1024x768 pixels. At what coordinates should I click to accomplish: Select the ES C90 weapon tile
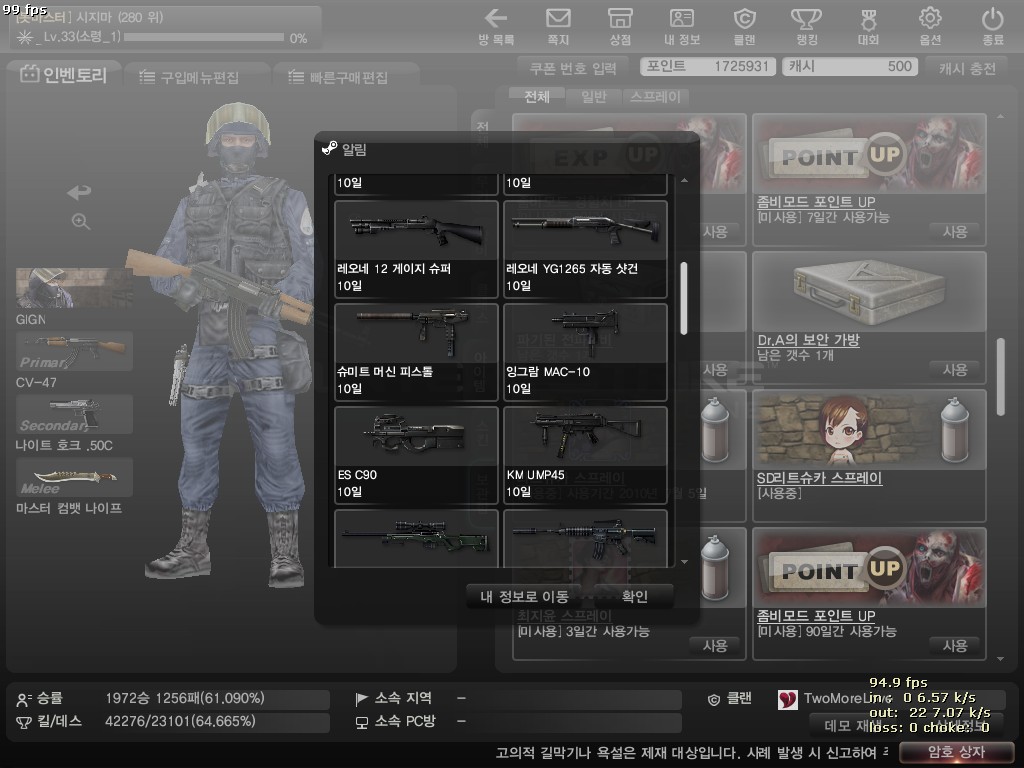coord(416,455)
